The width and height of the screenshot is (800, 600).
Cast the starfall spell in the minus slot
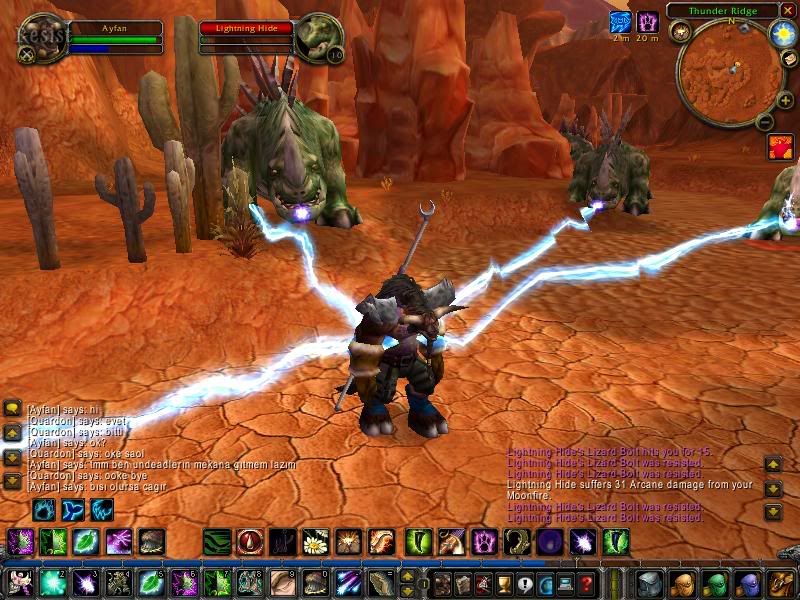[x=349, y=583]
